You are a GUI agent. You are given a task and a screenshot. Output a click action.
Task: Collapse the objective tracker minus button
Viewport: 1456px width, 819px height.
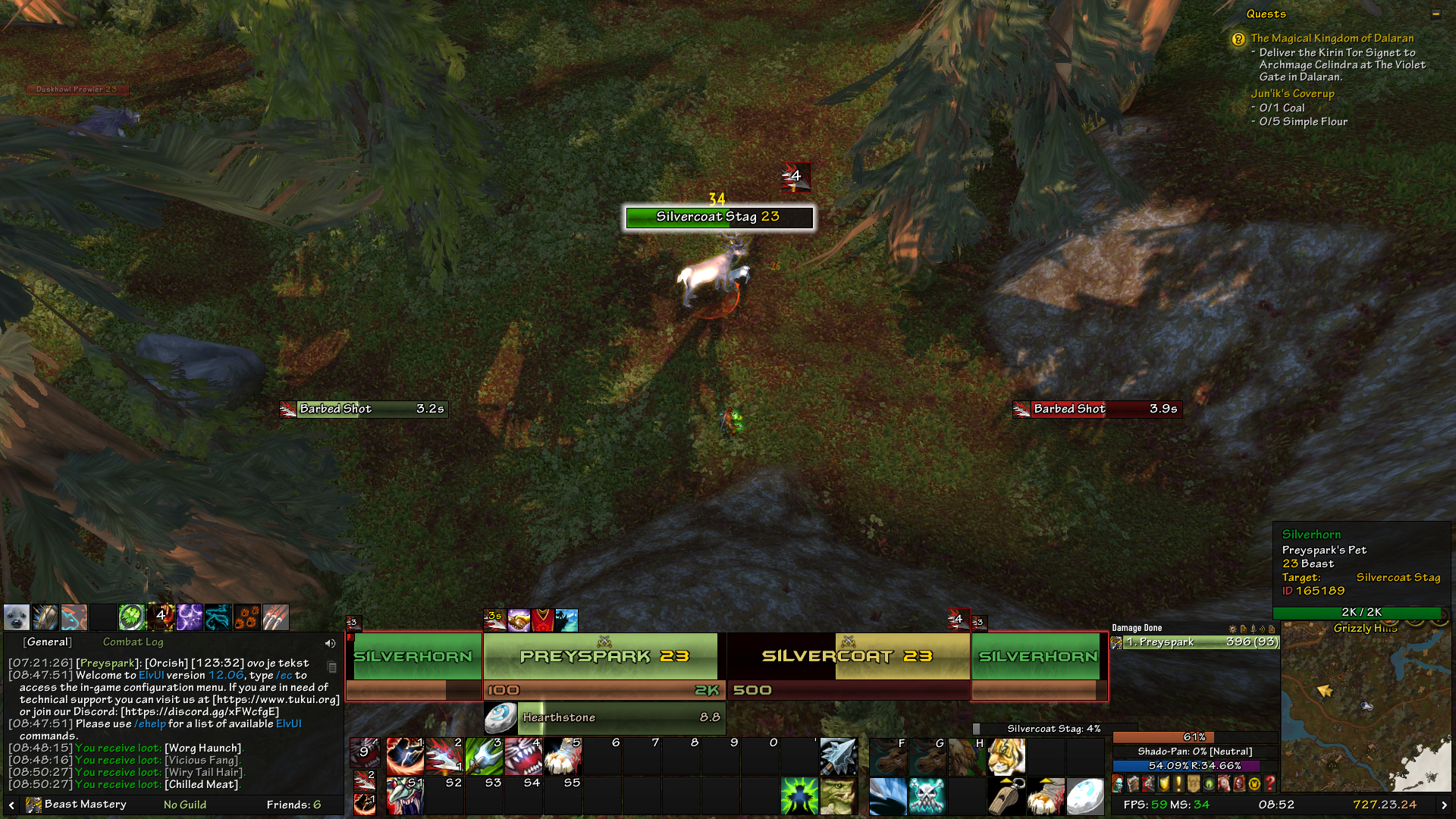point(1436,14)
